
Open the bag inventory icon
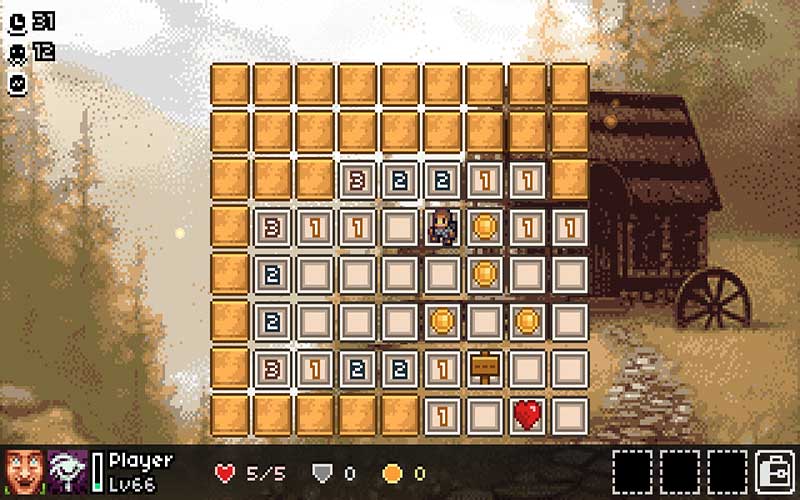coord(774,469)
